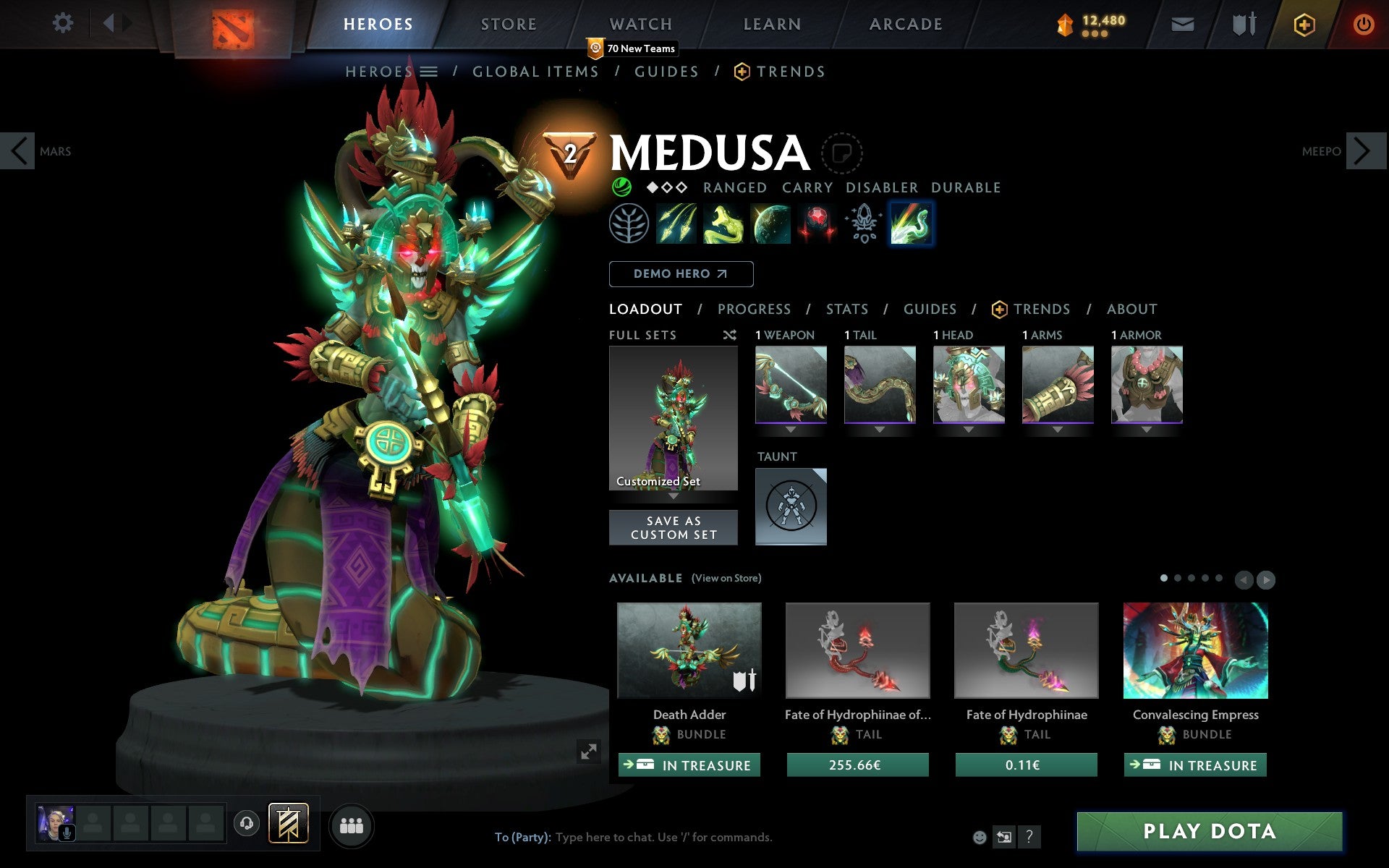Expand the 1 TAIL slot dropdown arrow
1389x868 pixels.
[x=880, y=428]
